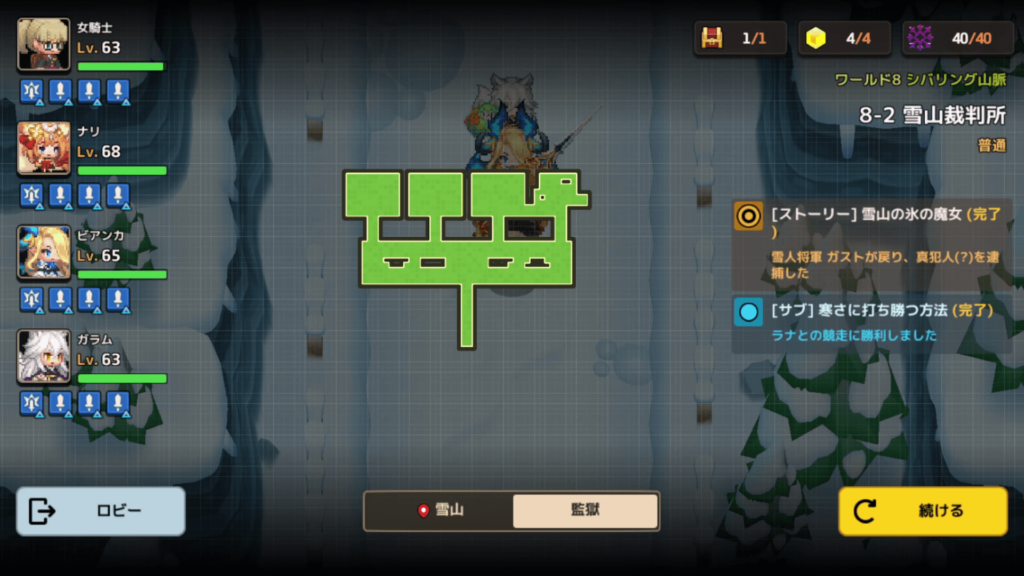The image size is (1024, 576).
Task: Check the treasure chest counter icon
Action: tap(712, 38)
